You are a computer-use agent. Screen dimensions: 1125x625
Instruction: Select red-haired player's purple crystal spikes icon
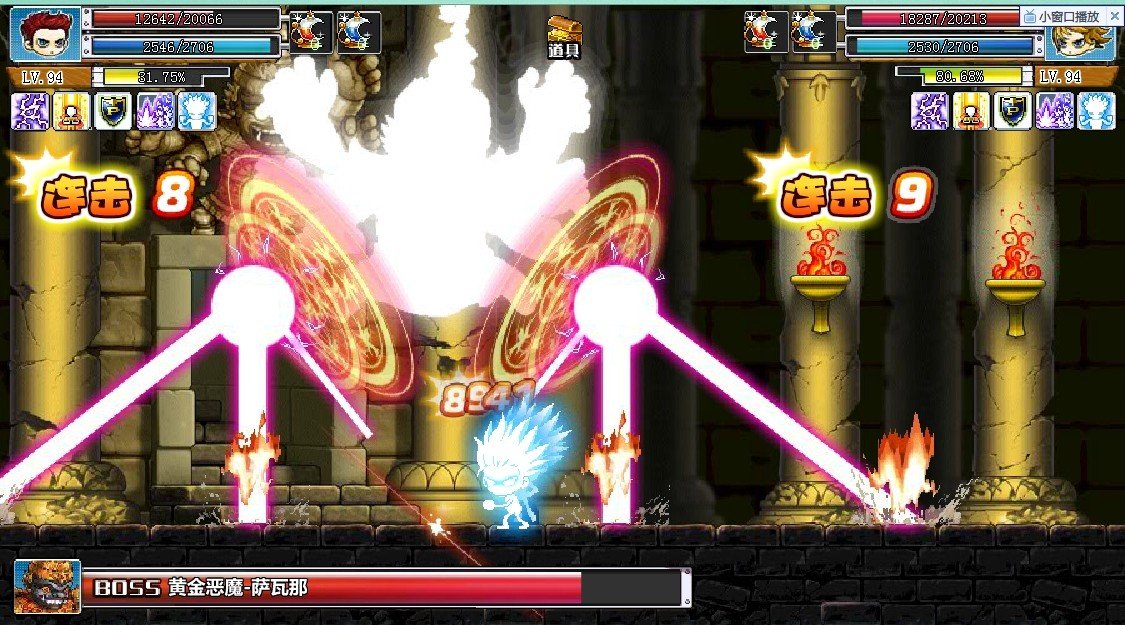pyautogui.click(x=155, y=110)
